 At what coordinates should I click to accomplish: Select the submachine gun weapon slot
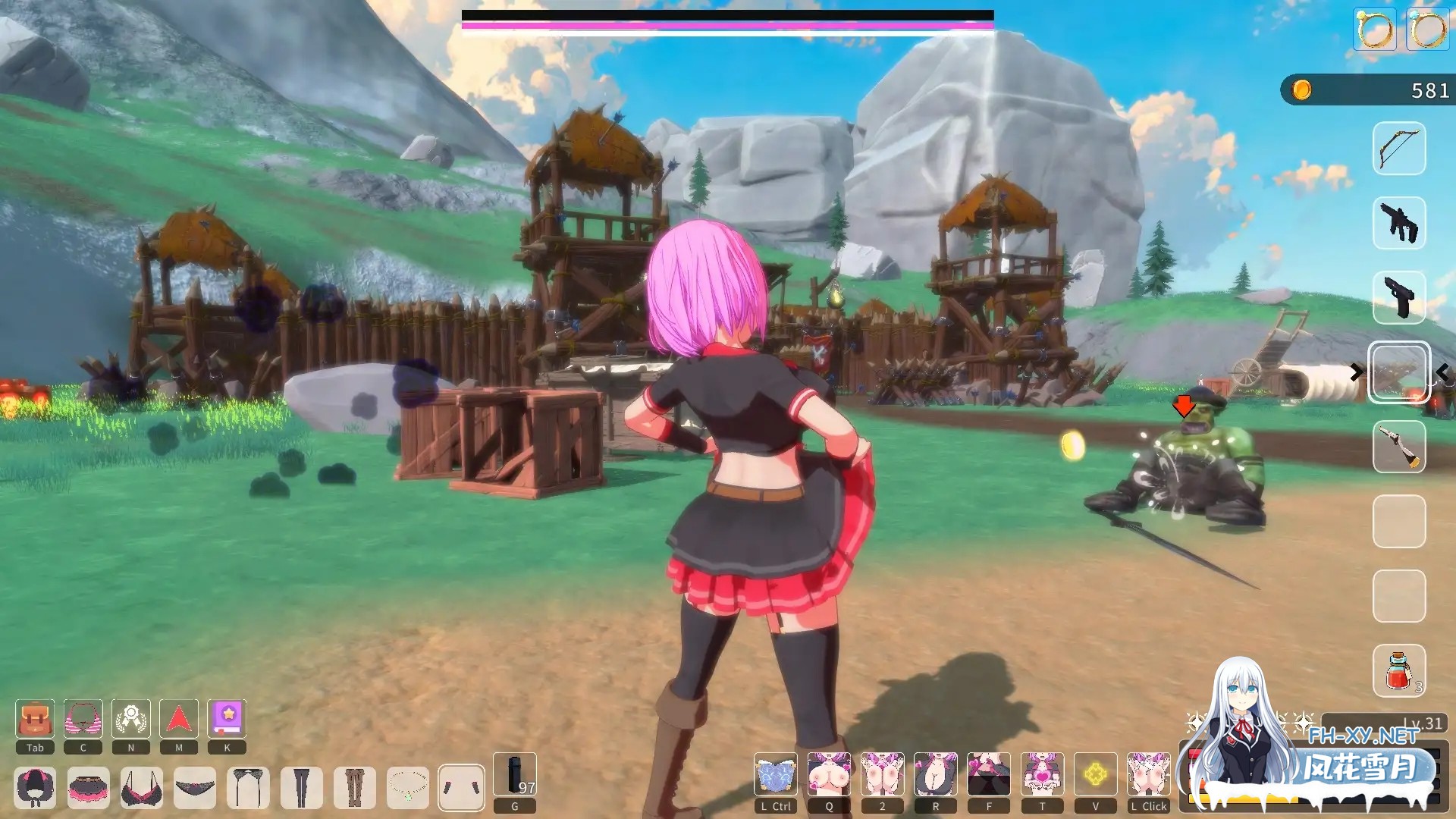[x=1399, y=222]
